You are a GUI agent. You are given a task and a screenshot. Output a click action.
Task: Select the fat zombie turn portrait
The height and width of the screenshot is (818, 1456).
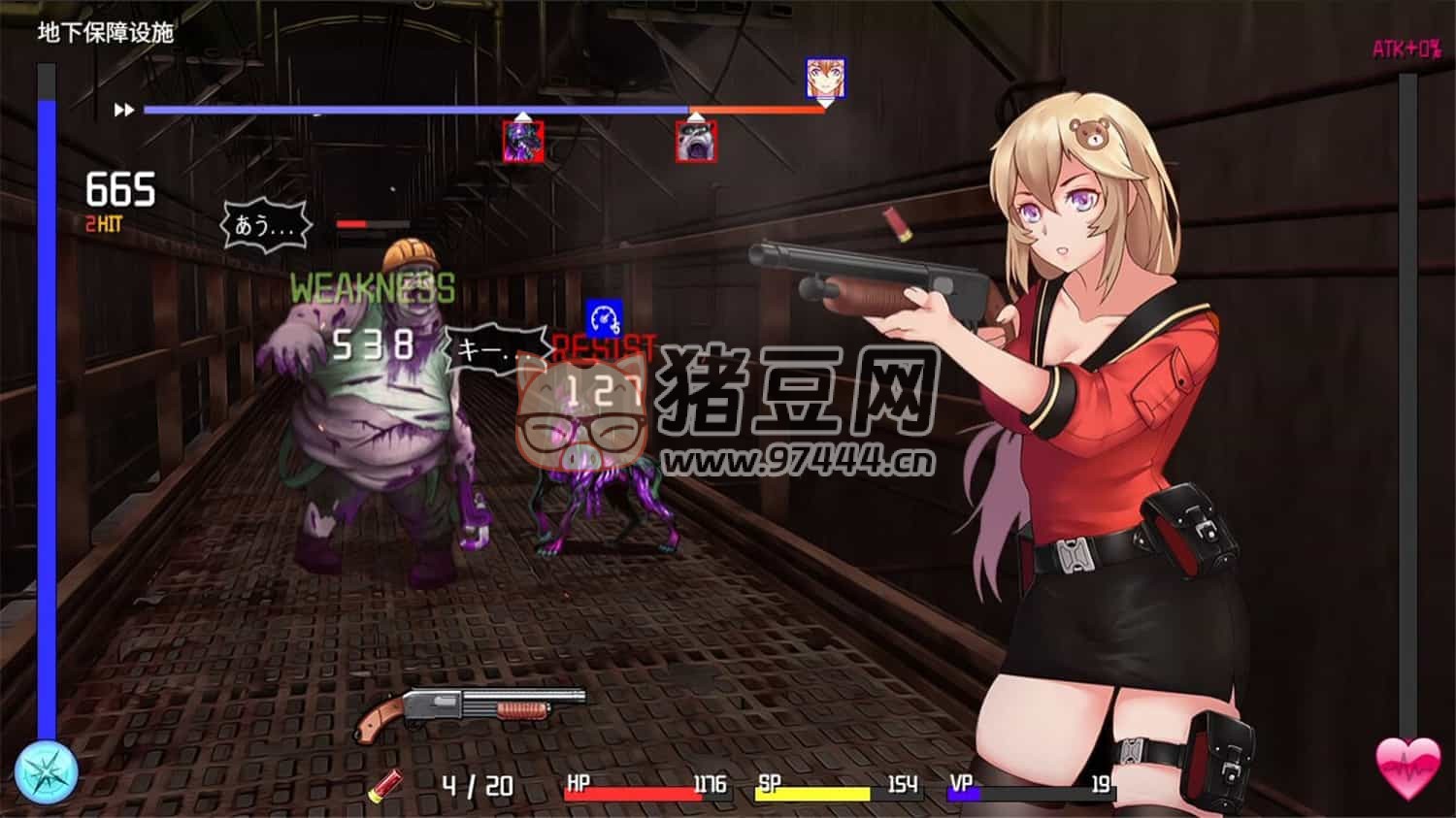pyautogui.click(x=696, y=142)
